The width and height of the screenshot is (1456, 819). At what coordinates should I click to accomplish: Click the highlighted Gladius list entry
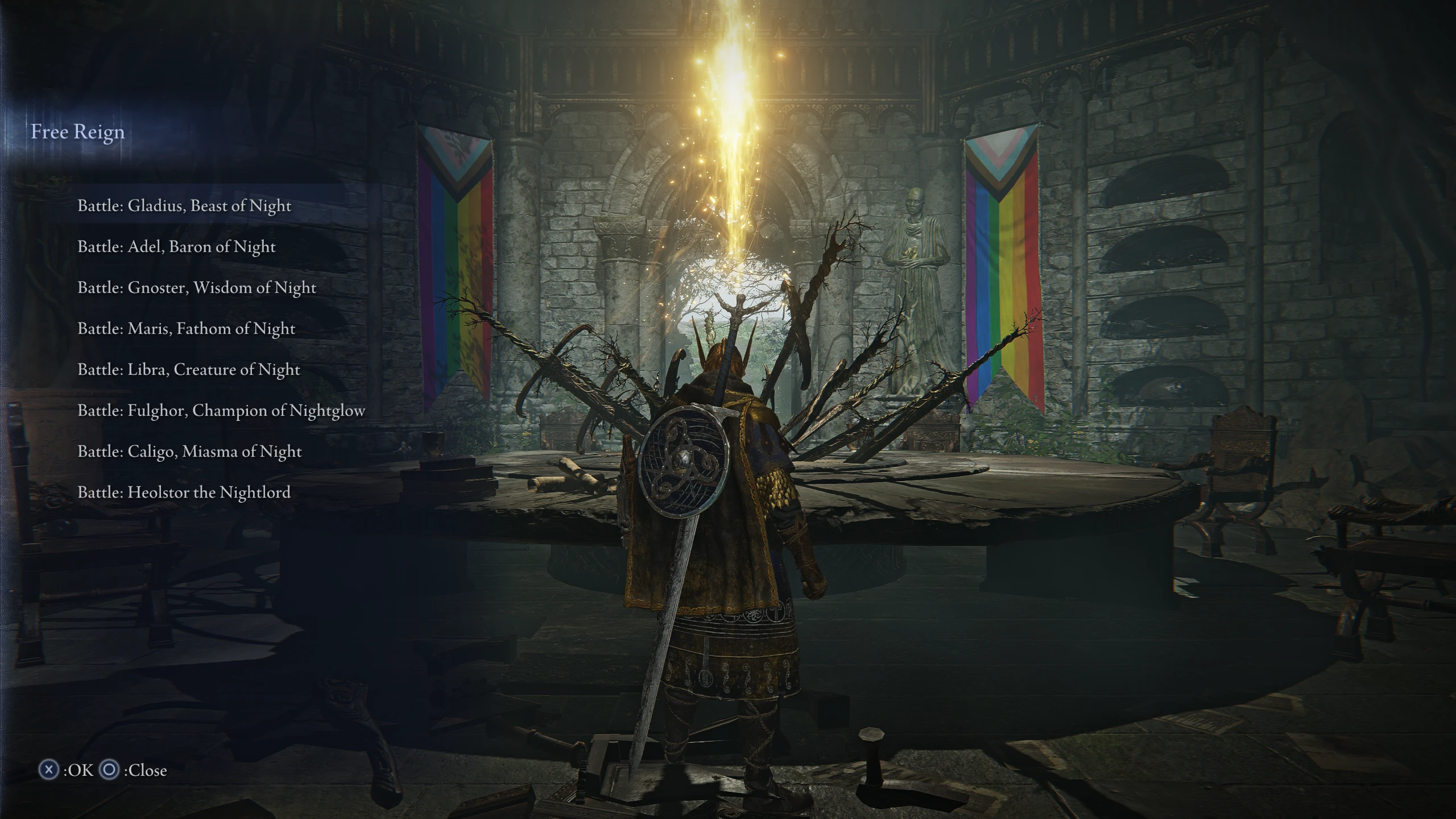coord(185,206)
